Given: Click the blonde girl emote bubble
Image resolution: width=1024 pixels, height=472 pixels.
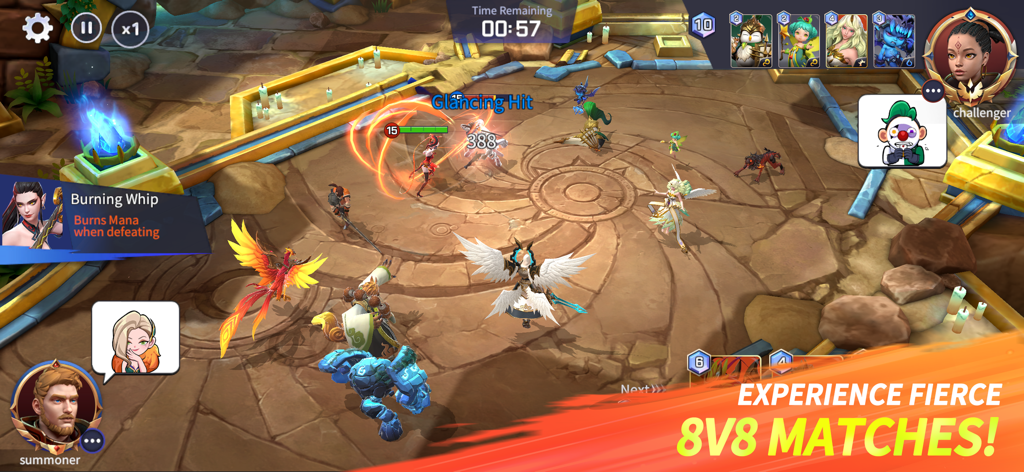Looking at the screenshot, I should tap(134, 338).
